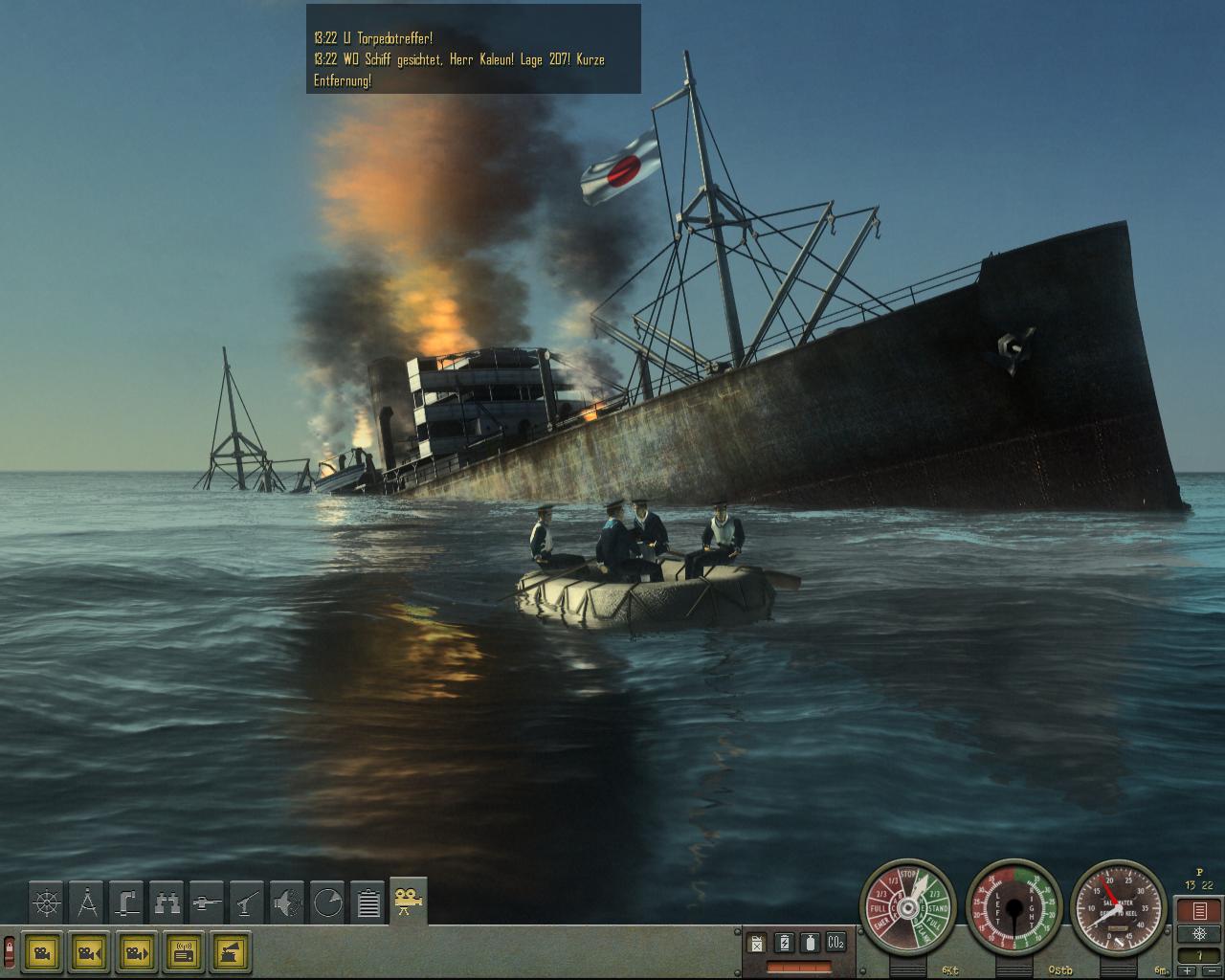Open the radar screen station
Viewport: 1225px width, 980px height.
328,902
